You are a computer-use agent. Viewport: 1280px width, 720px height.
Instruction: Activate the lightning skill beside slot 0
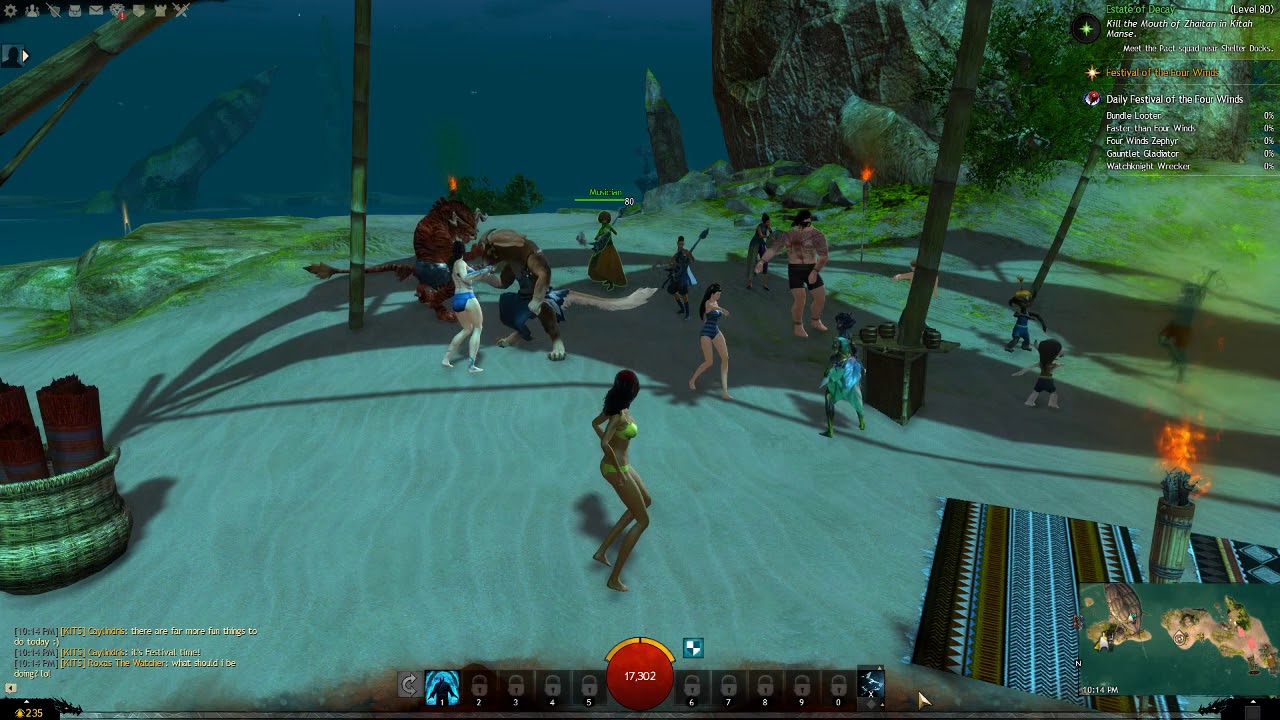pyautogui.click(x=871, y=685)
